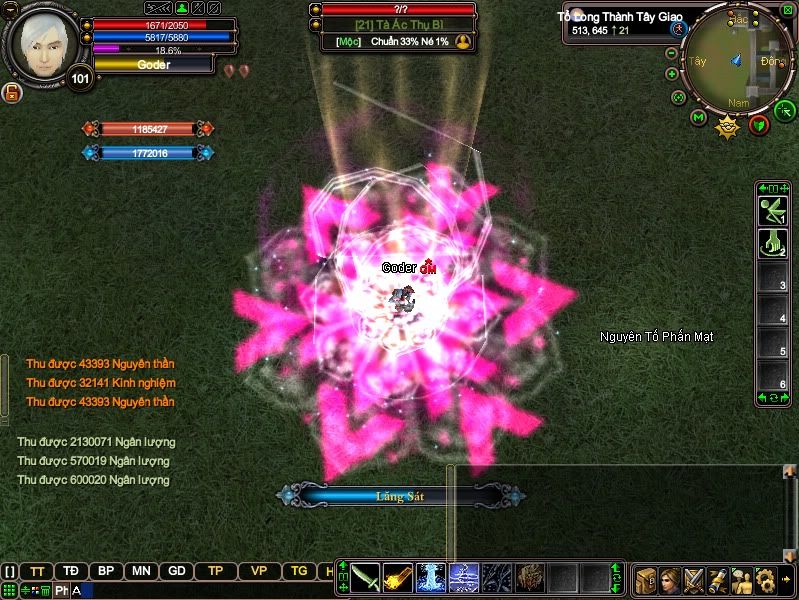Screen dimensions: 799x600
Task: Select the green player status icon
Action: point(182,8)
